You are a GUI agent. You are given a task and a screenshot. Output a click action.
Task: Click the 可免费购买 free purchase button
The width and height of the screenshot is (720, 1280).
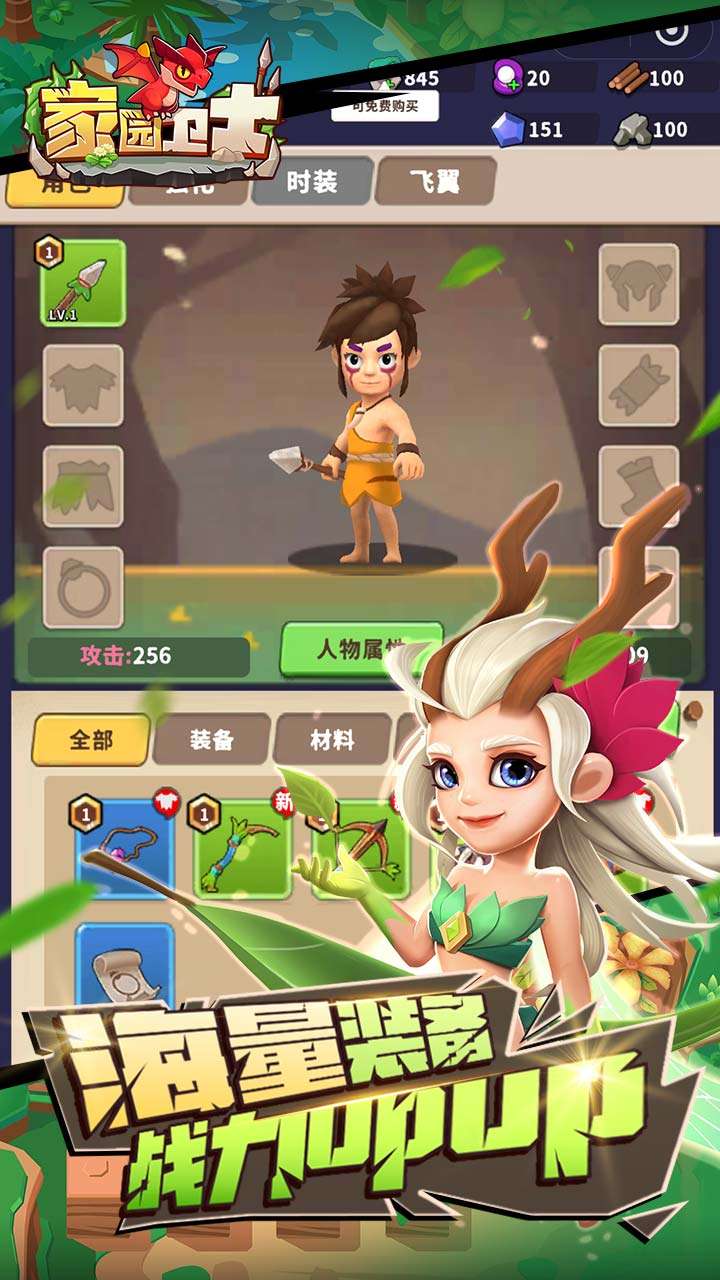click(x=384, y=105)
